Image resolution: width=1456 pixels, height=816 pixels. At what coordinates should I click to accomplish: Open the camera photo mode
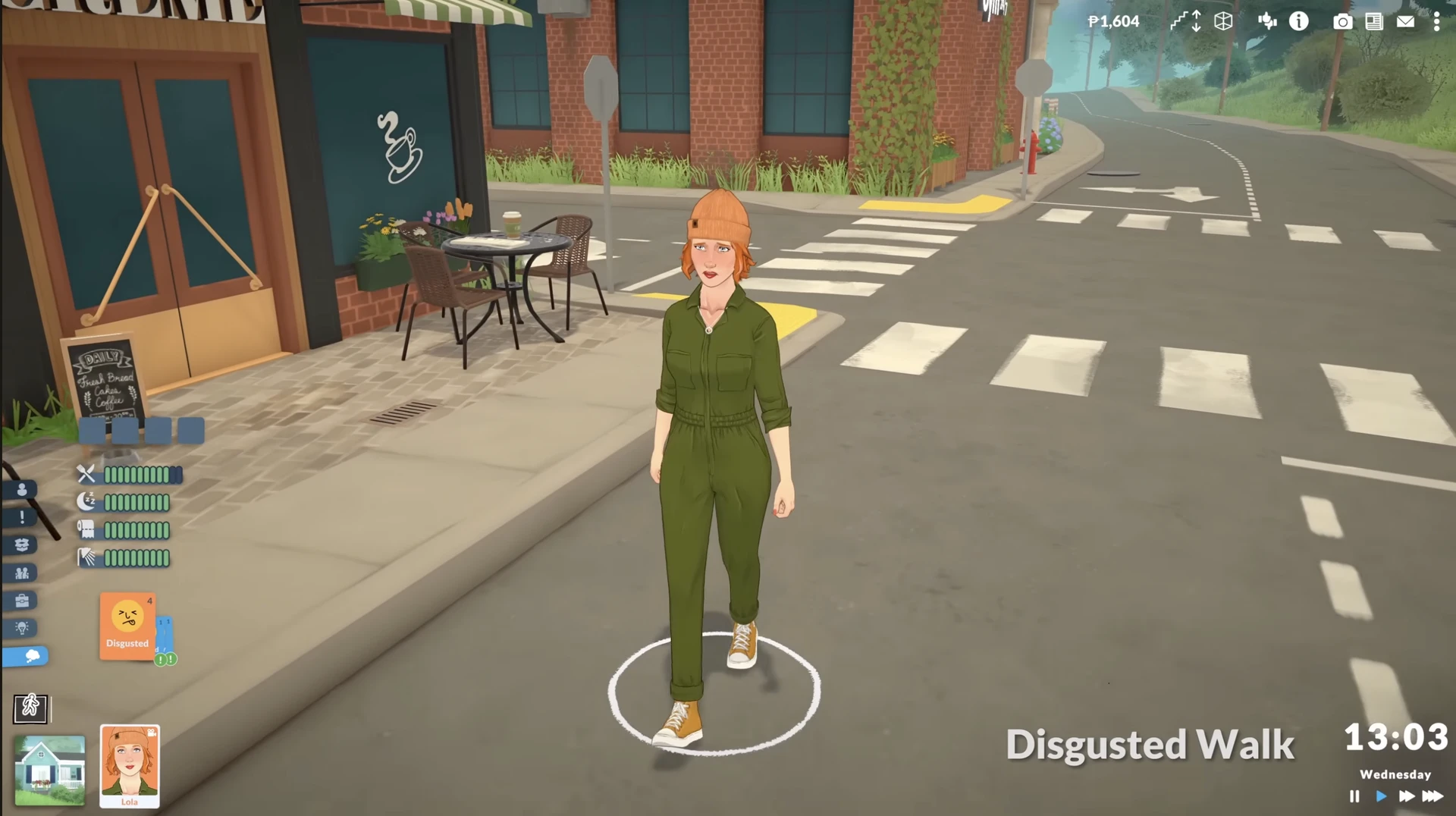(1342, 22)
